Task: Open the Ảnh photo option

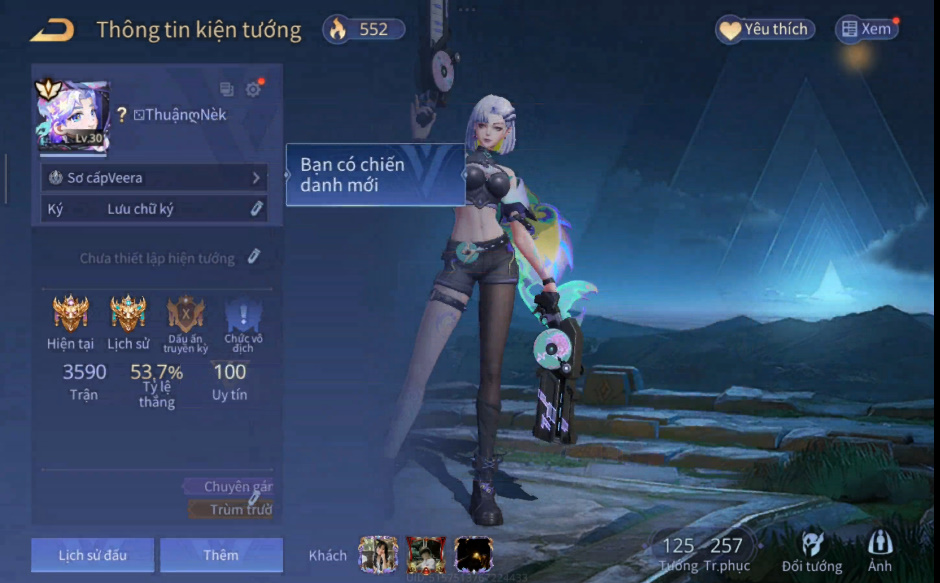Action: coord(880,551)
